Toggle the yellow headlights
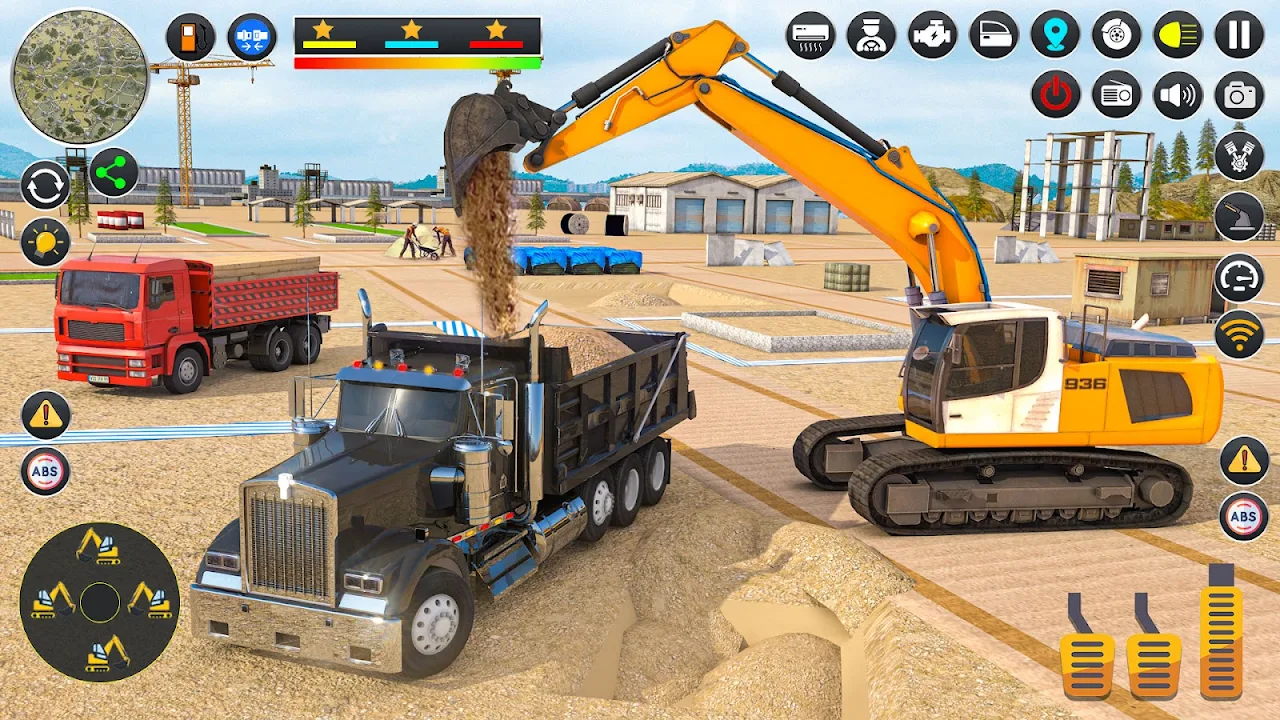1280x720 pixels. [x=1178, y=35]
